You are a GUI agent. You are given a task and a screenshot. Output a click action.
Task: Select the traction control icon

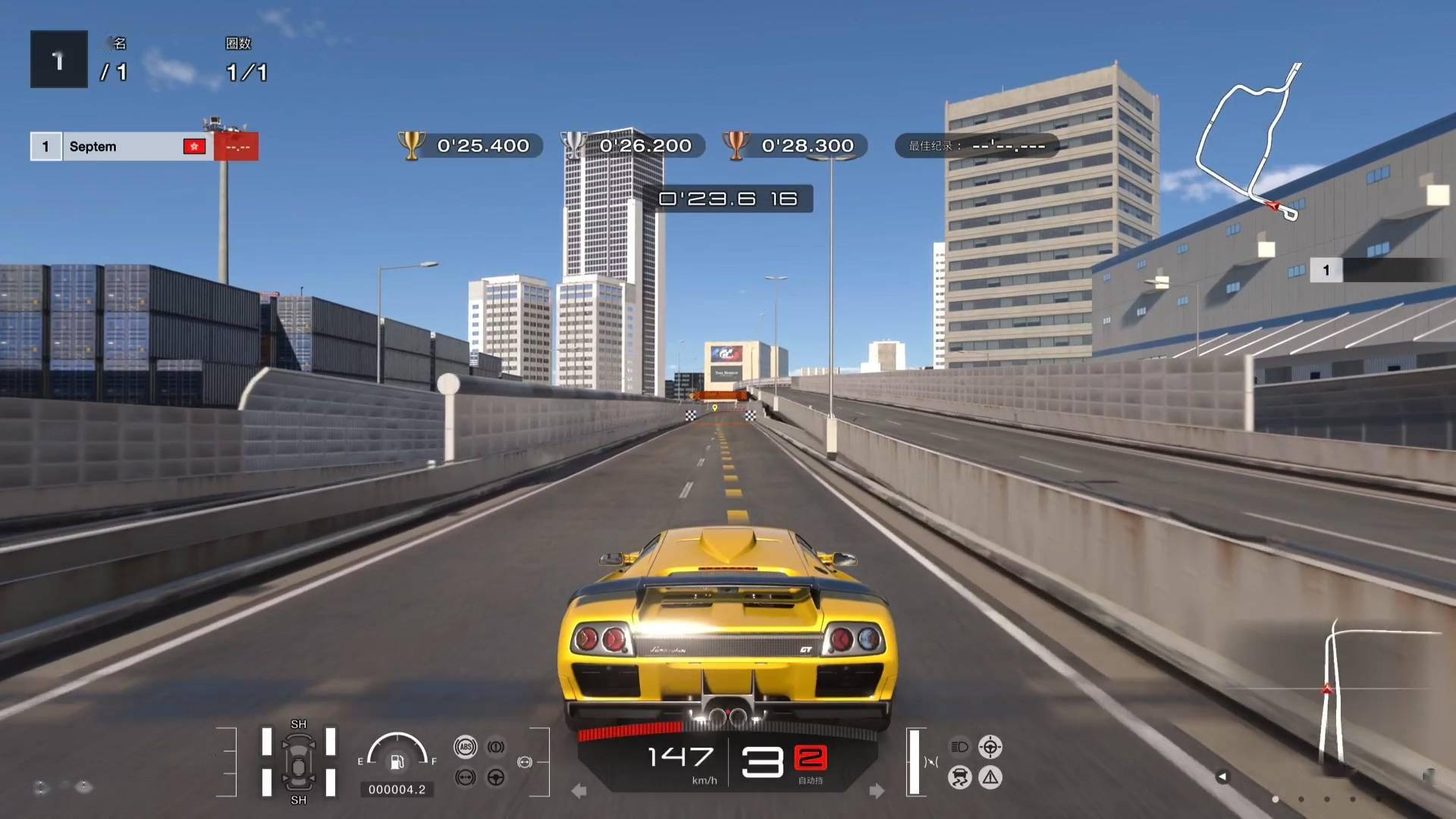tap(959, 778)
